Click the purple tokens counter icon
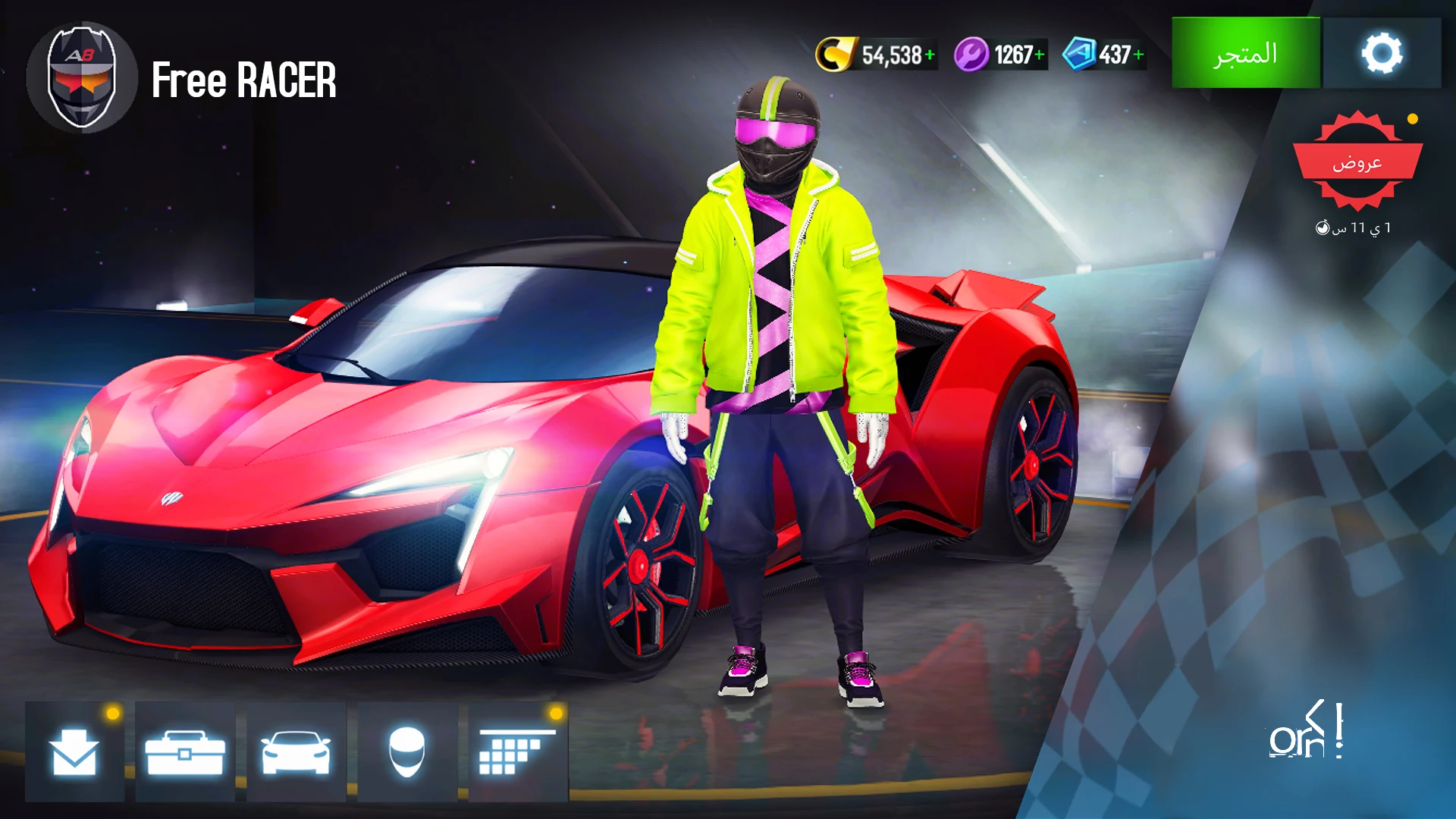This screenshot has height=819, width=1456. pyautogui.click(x=974, y=54)
